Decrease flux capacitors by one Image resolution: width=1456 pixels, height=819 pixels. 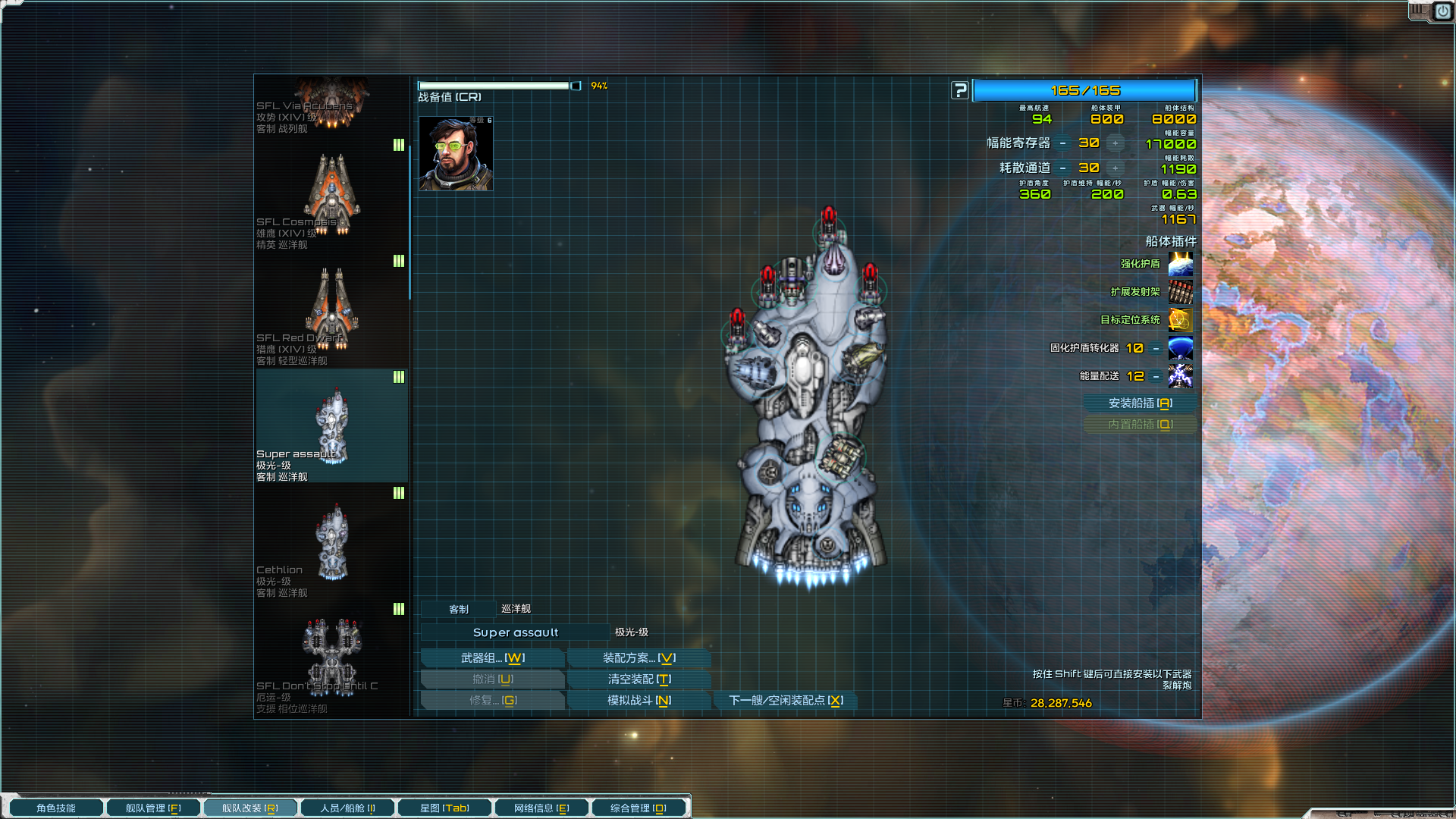[1063, 143]
